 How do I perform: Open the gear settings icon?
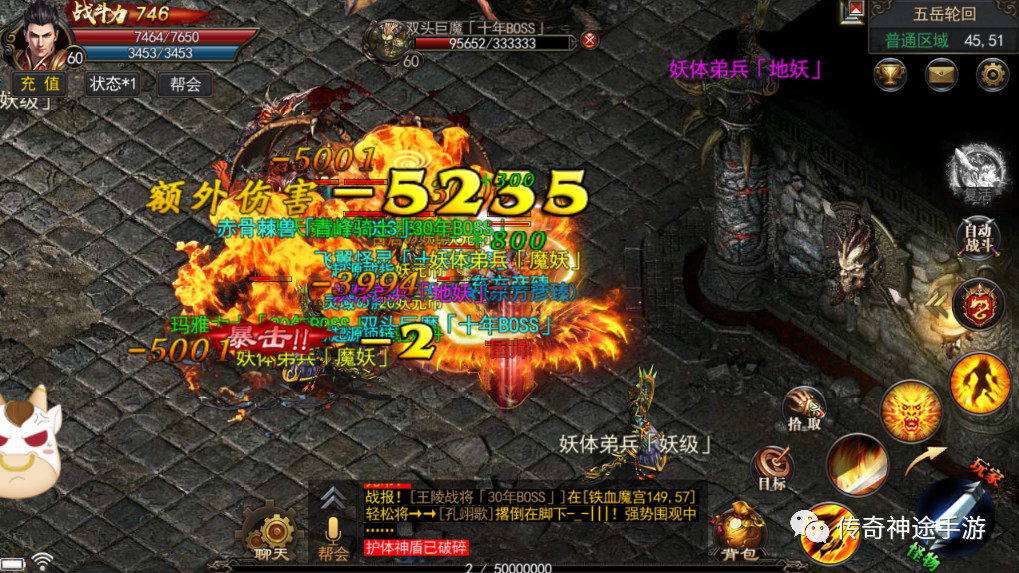[x=992, y=74]
